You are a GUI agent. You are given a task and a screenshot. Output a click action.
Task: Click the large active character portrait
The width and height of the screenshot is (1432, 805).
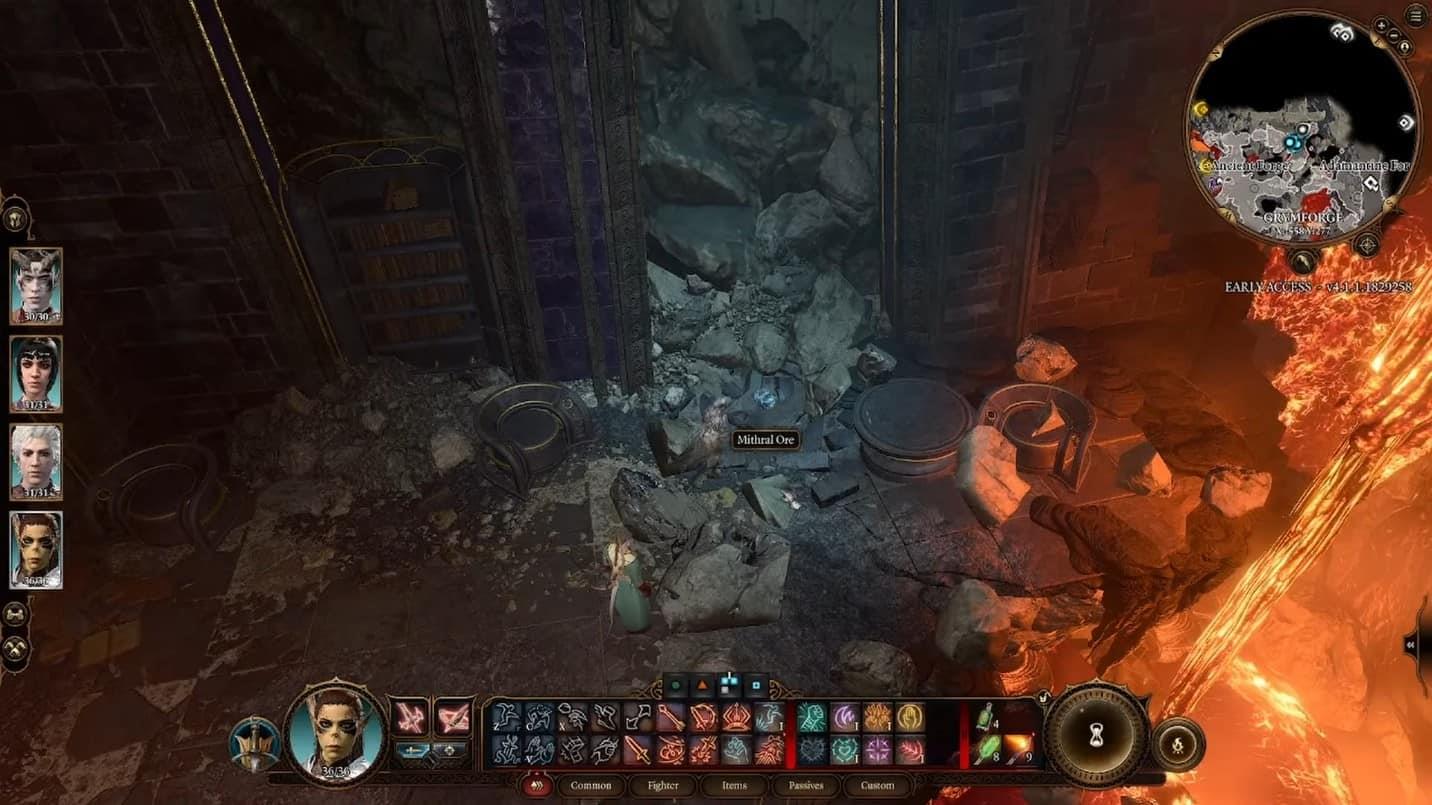coord(335,735)
